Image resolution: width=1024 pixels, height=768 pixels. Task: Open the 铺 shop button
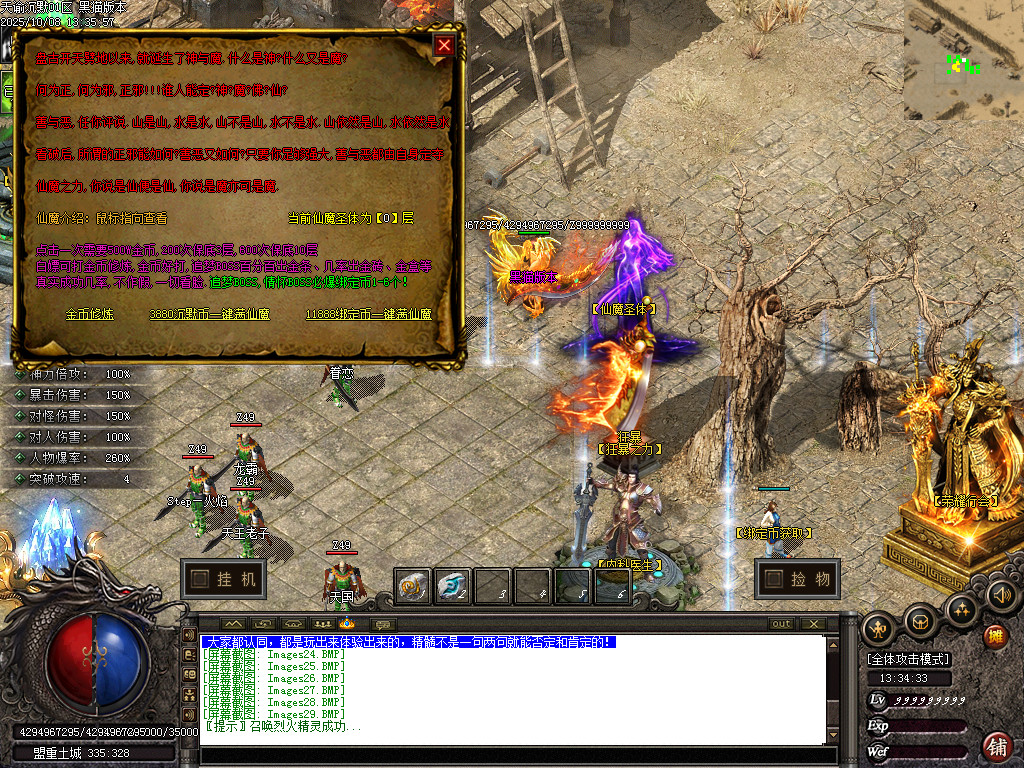pos(996,746)
